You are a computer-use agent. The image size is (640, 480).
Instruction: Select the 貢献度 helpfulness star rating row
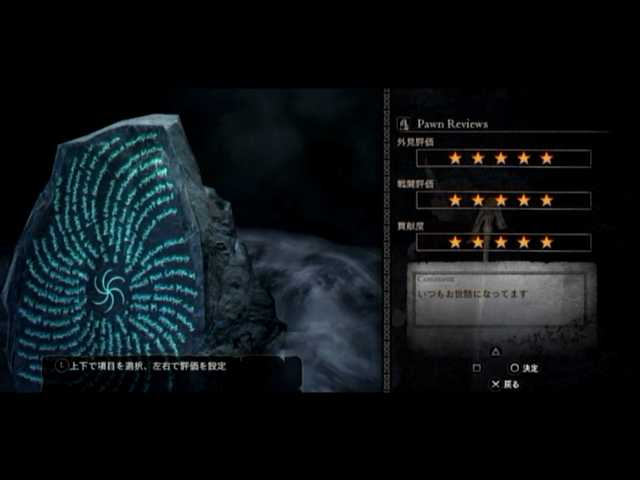pyautogui.click(x=501, y=242)
